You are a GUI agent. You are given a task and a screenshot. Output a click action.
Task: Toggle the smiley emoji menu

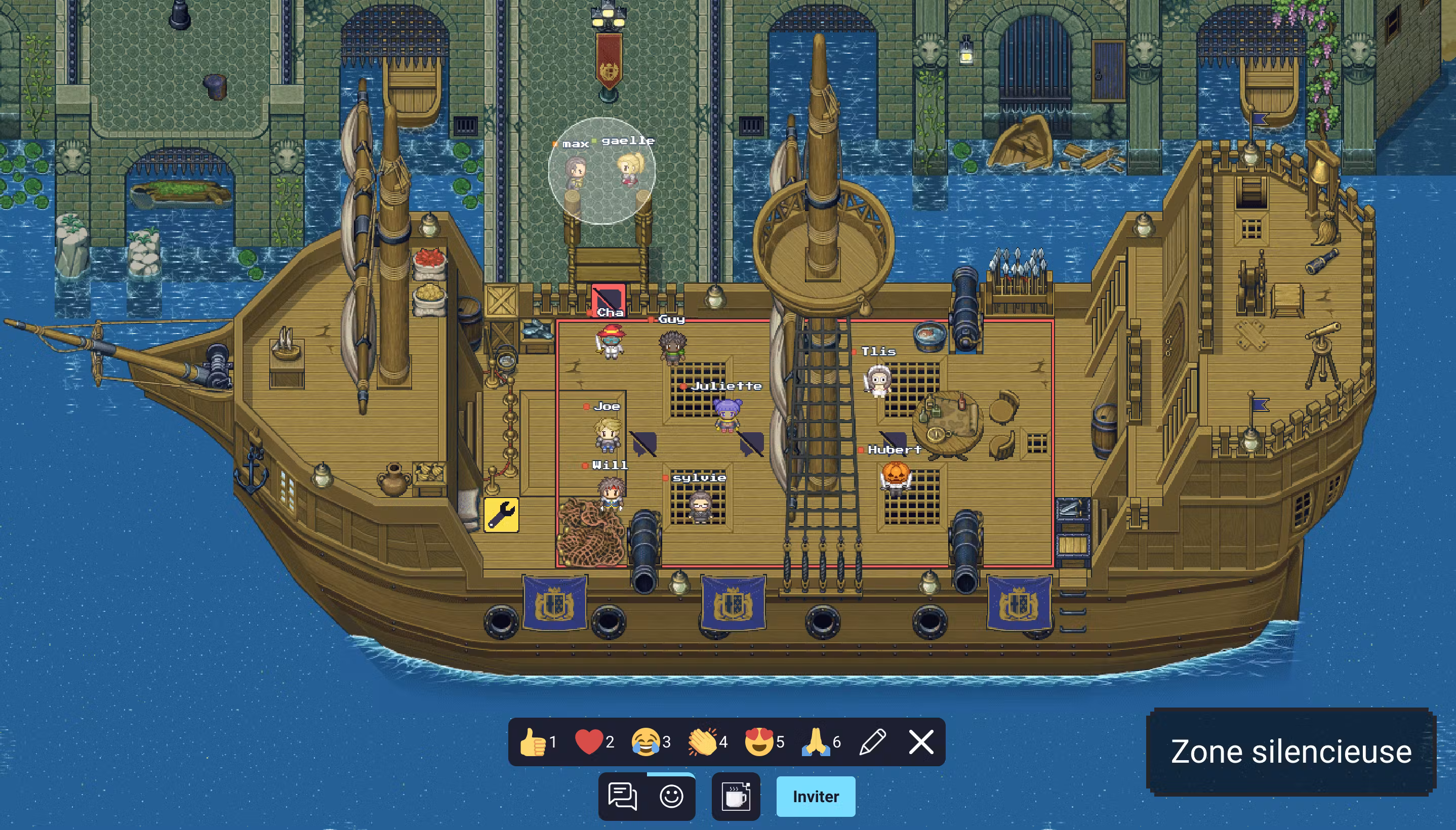pyautogui.click(x=672, y=797)
